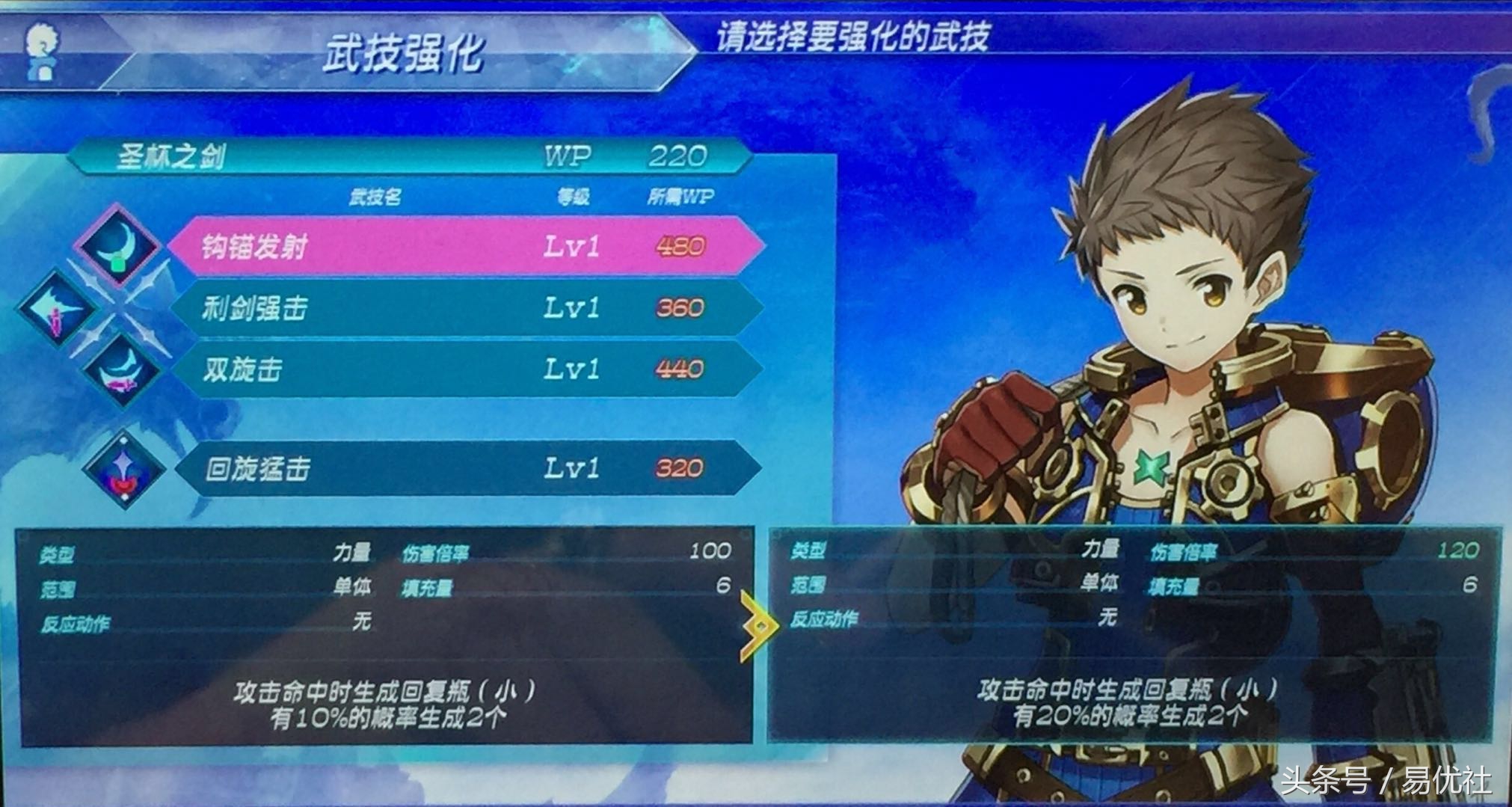Select the 钩锚发射 art row
Image resolution: width=1512 pixels, height=807 pixels.
point(464,246)
